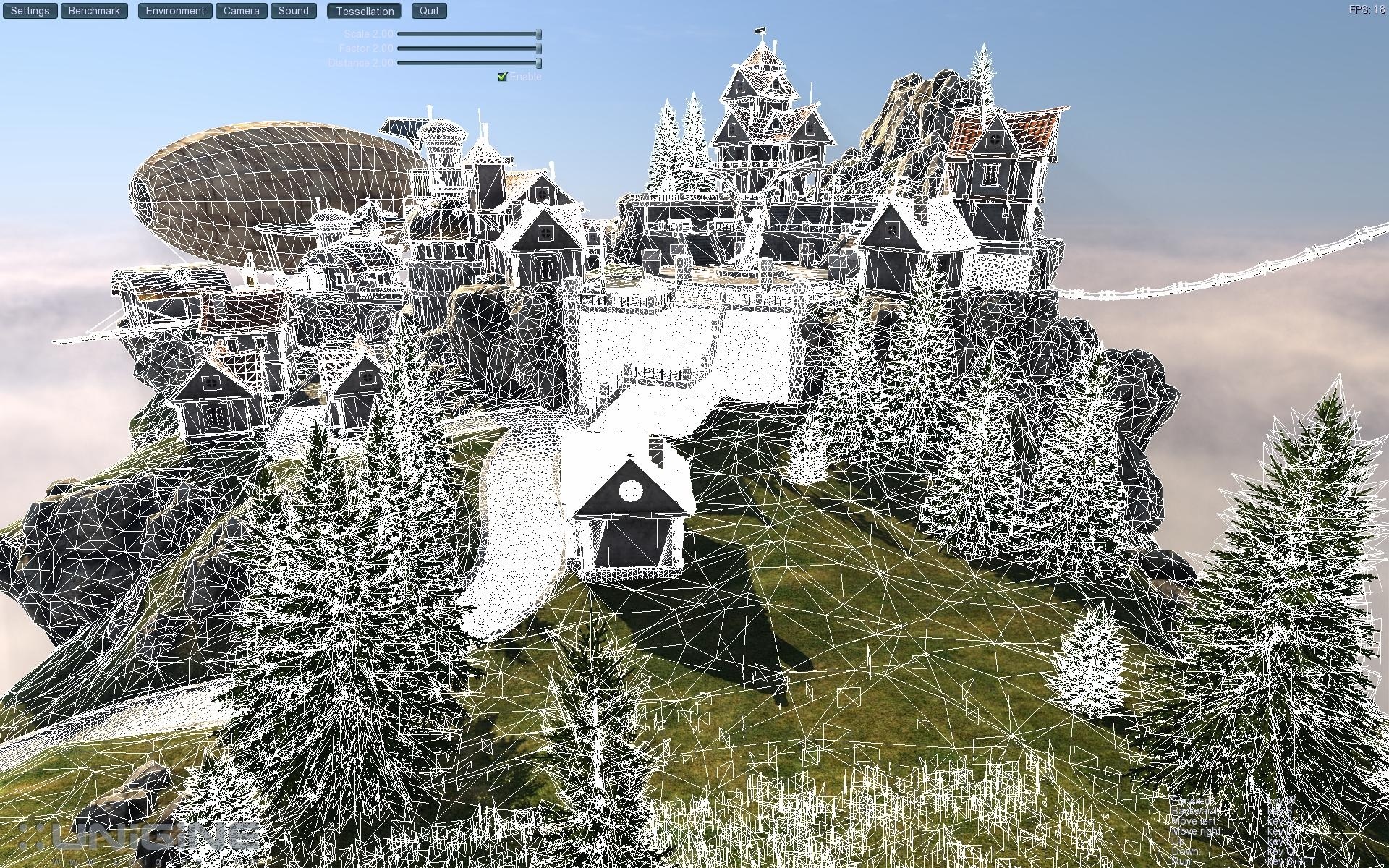Click the FPS: 18 counter

(x=1367, y=9)
